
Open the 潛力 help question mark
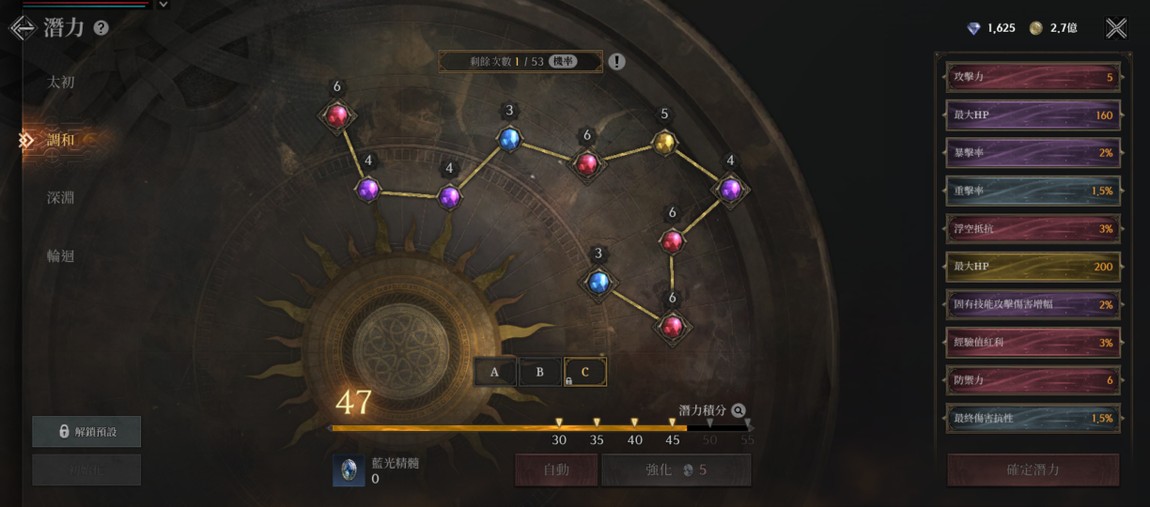[101, 28]
